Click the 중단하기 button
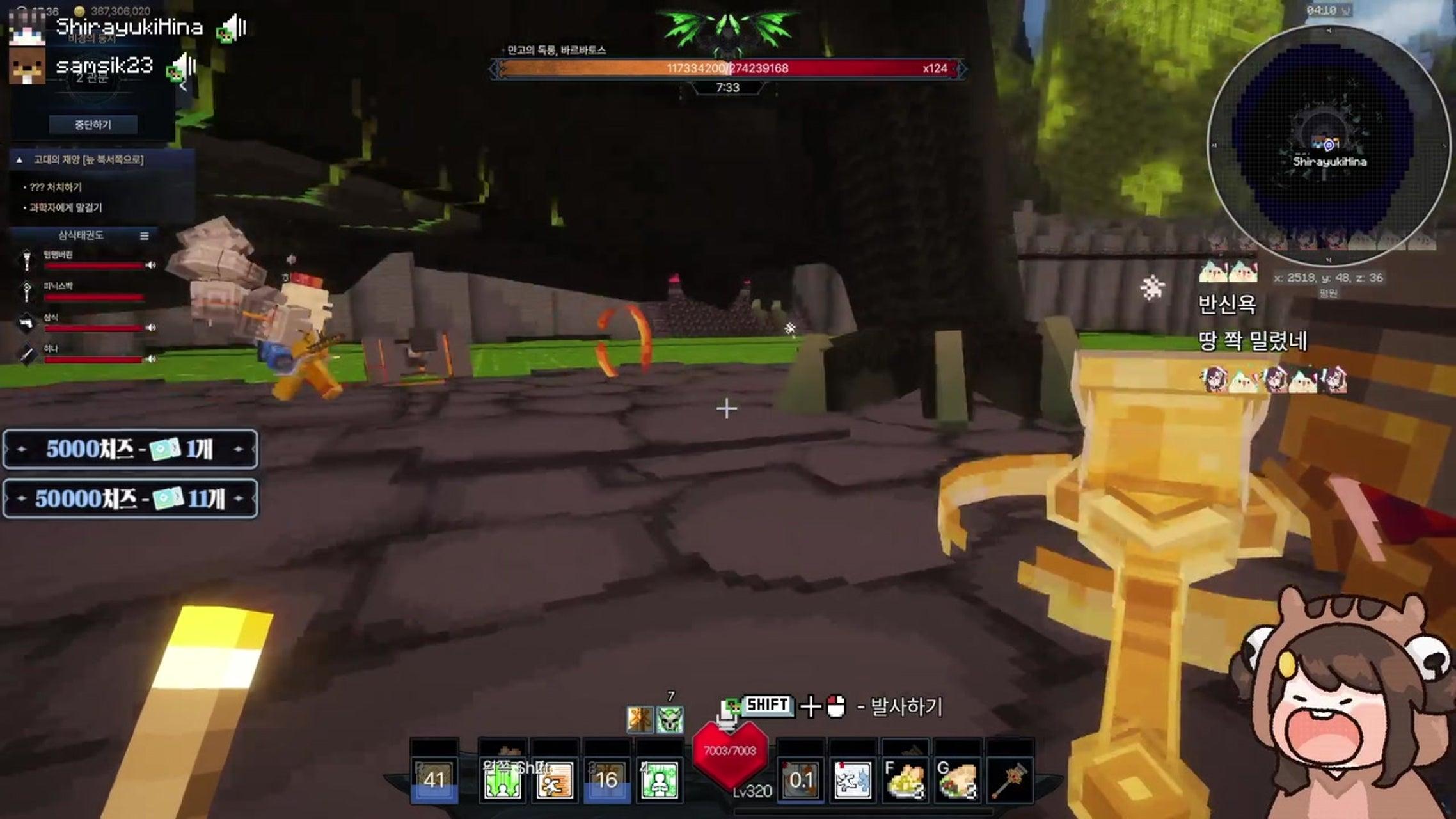This screenshot has height=819, width=1456. (93, 125)
